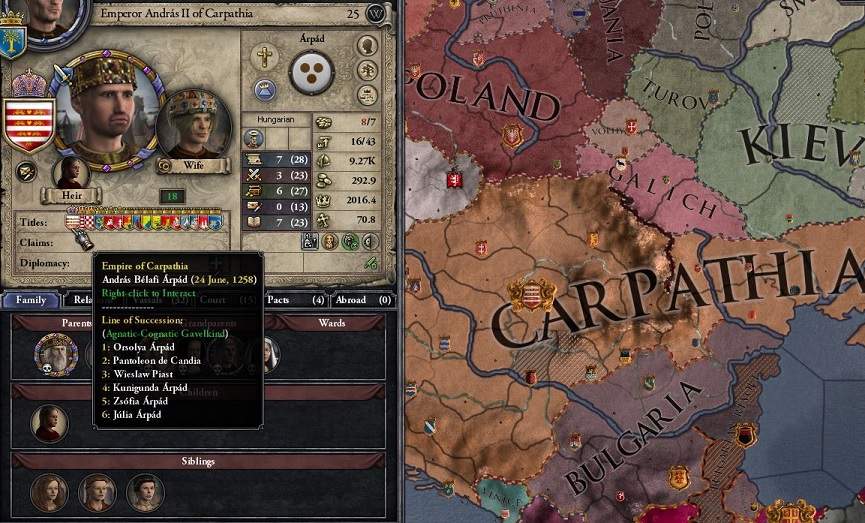This screenshot has height=523, width=865.
Task: Open the head silhouette button beside Árpád
Action: pos(368,46)
